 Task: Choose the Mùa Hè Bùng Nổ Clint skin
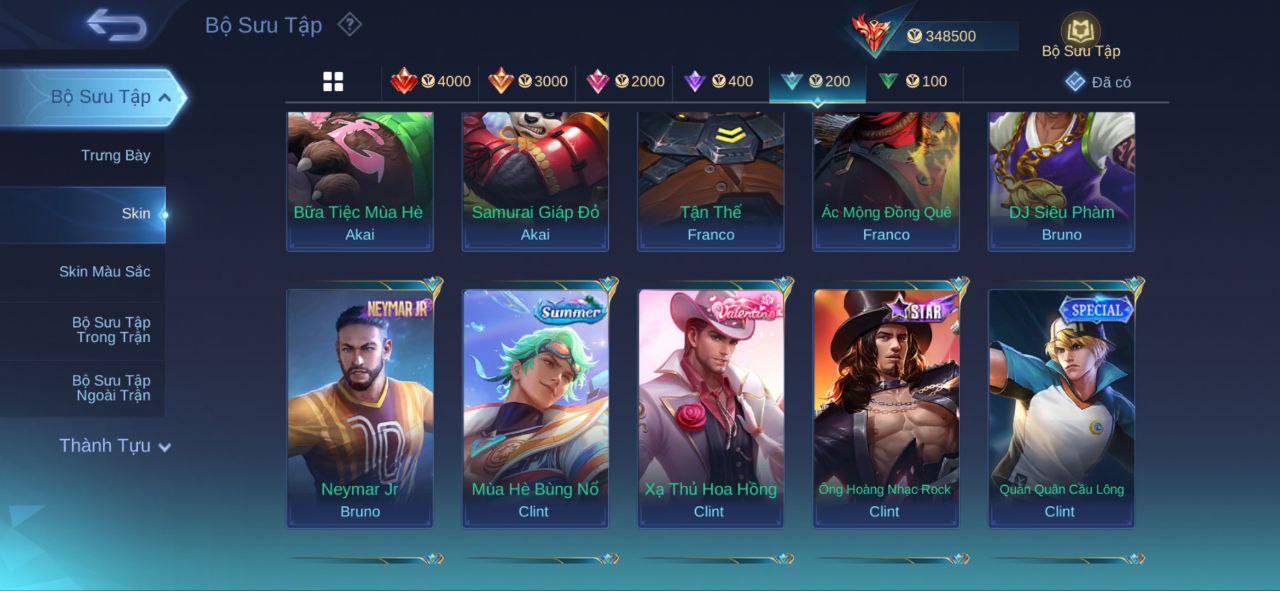click(x=535, y=408)
